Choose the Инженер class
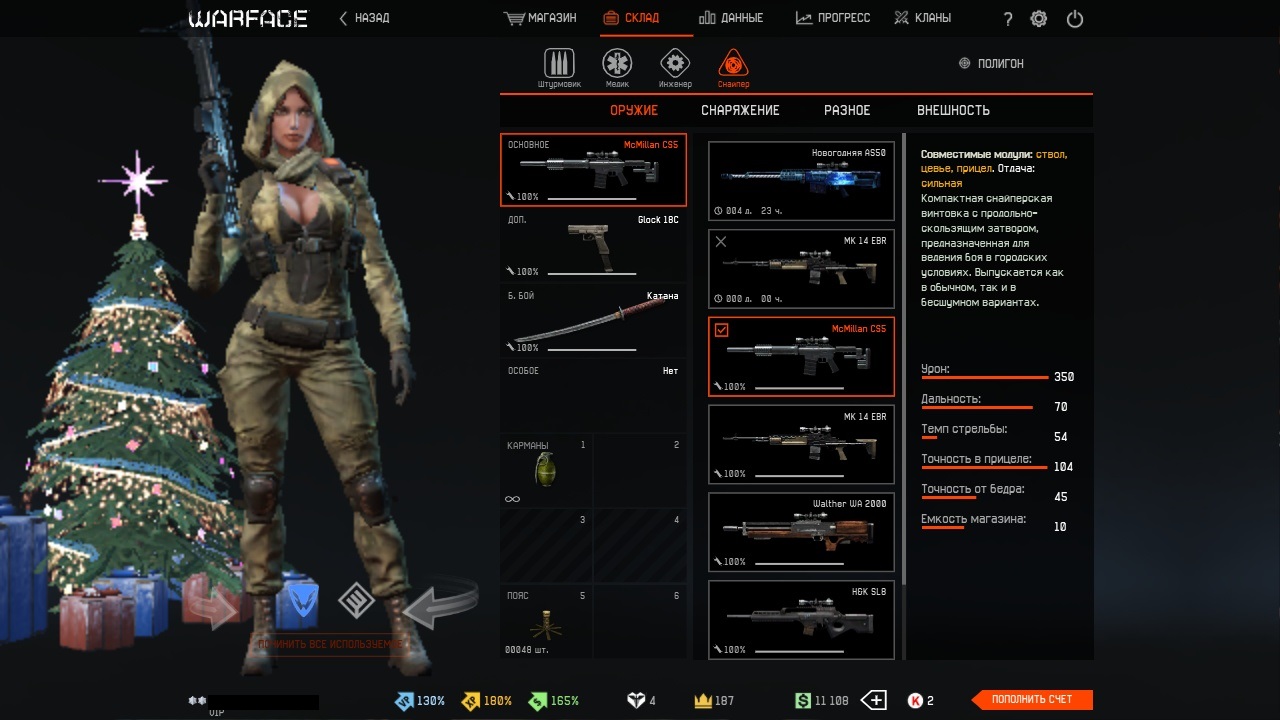1280x720 pixels. click(675, 67)
